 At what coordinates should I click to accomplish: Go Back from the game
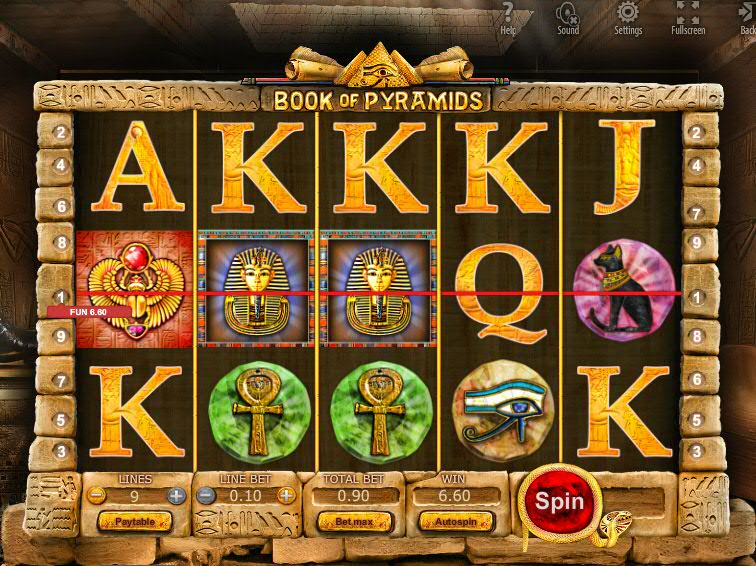[746, 17]
